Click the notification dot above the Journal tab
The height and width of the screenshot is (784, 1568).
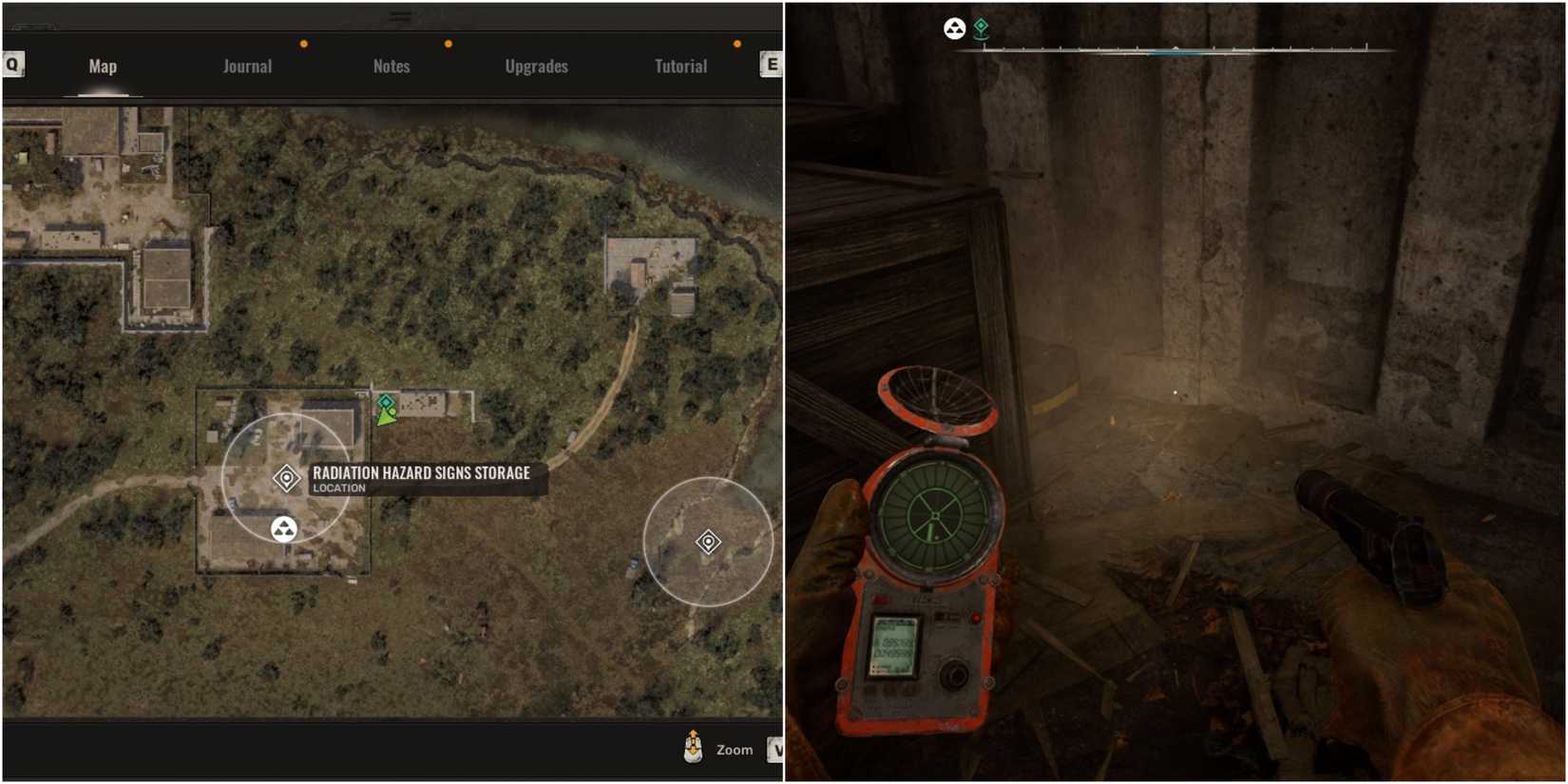303,43
